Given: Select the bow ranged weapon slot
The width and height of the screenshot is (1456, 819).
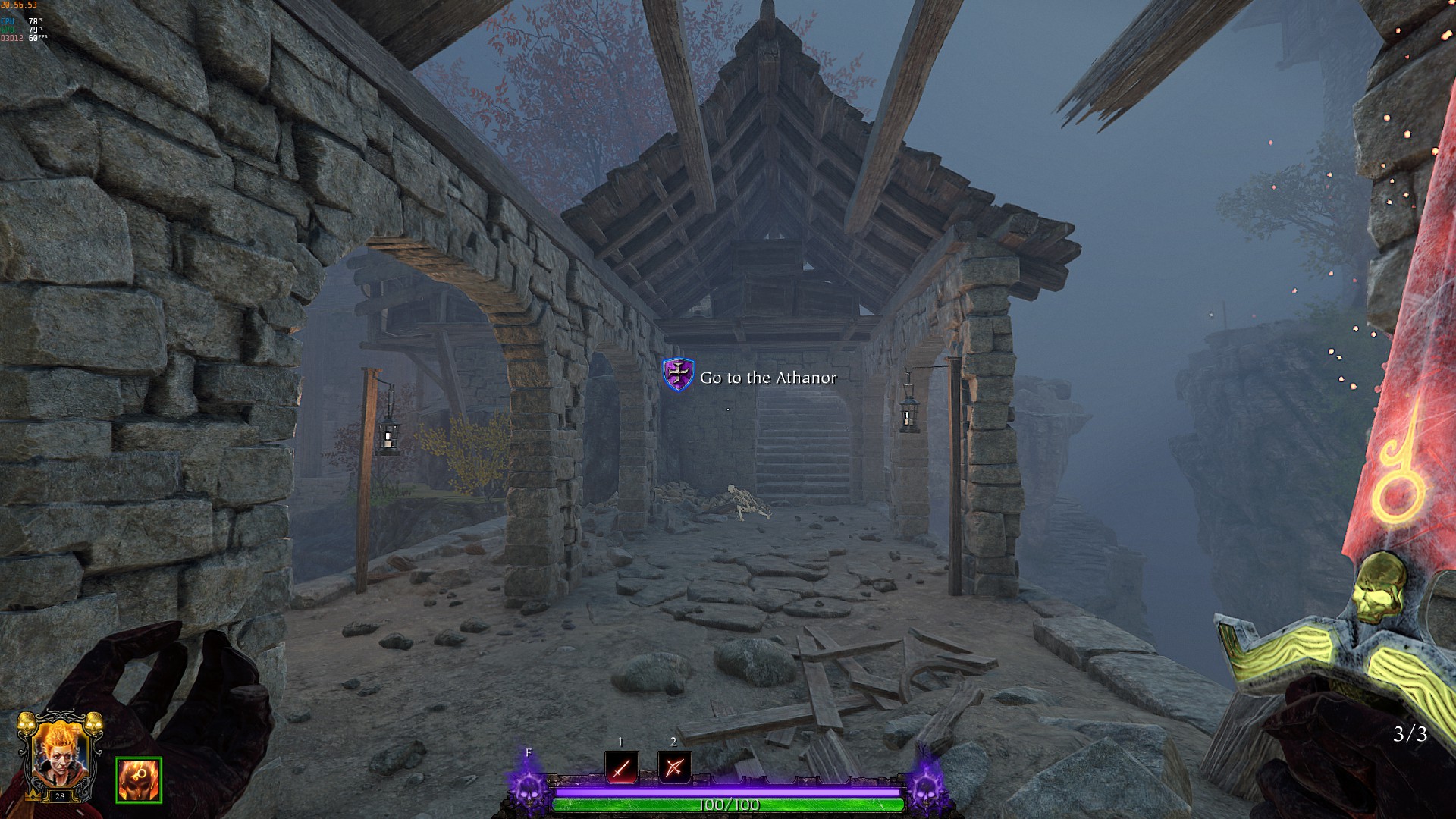Looking at the screenshot, I should tap(674, 768).
